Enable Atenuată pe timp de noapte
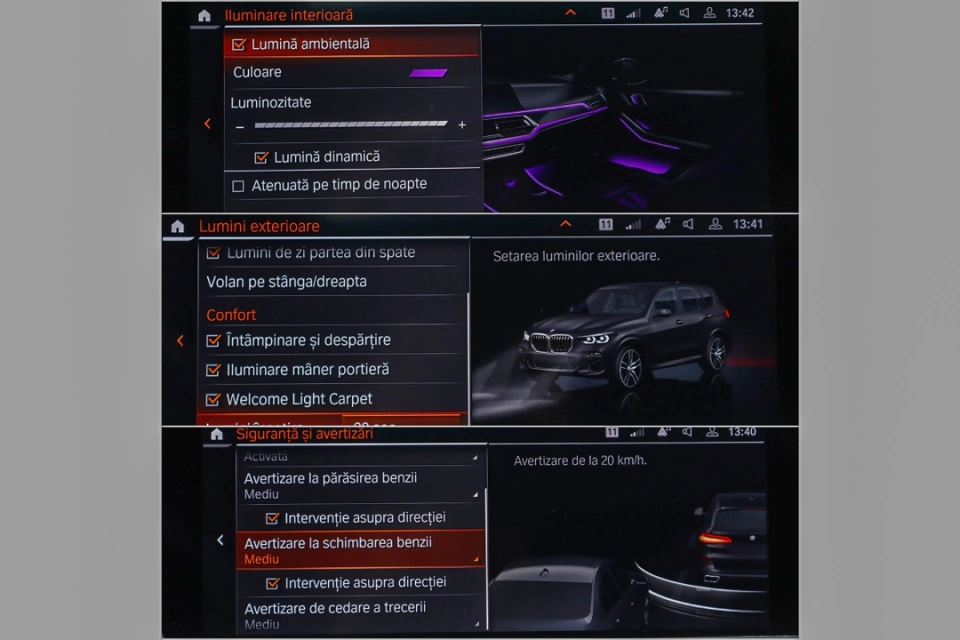 click(x=239, y=185)
